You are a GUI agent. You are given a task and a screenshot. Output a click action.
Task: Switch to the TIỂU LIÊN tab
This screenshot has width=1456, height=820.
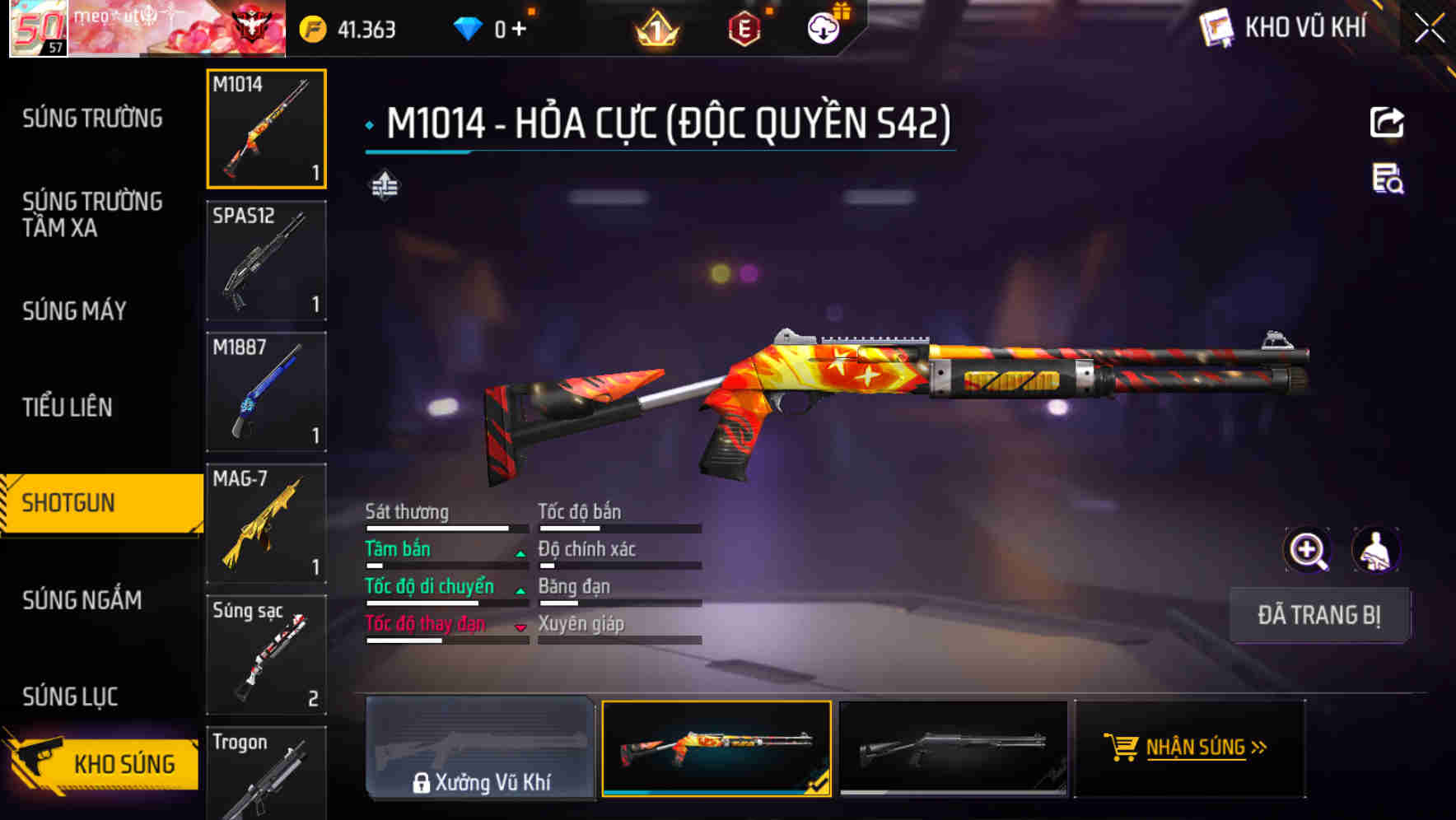70,408
